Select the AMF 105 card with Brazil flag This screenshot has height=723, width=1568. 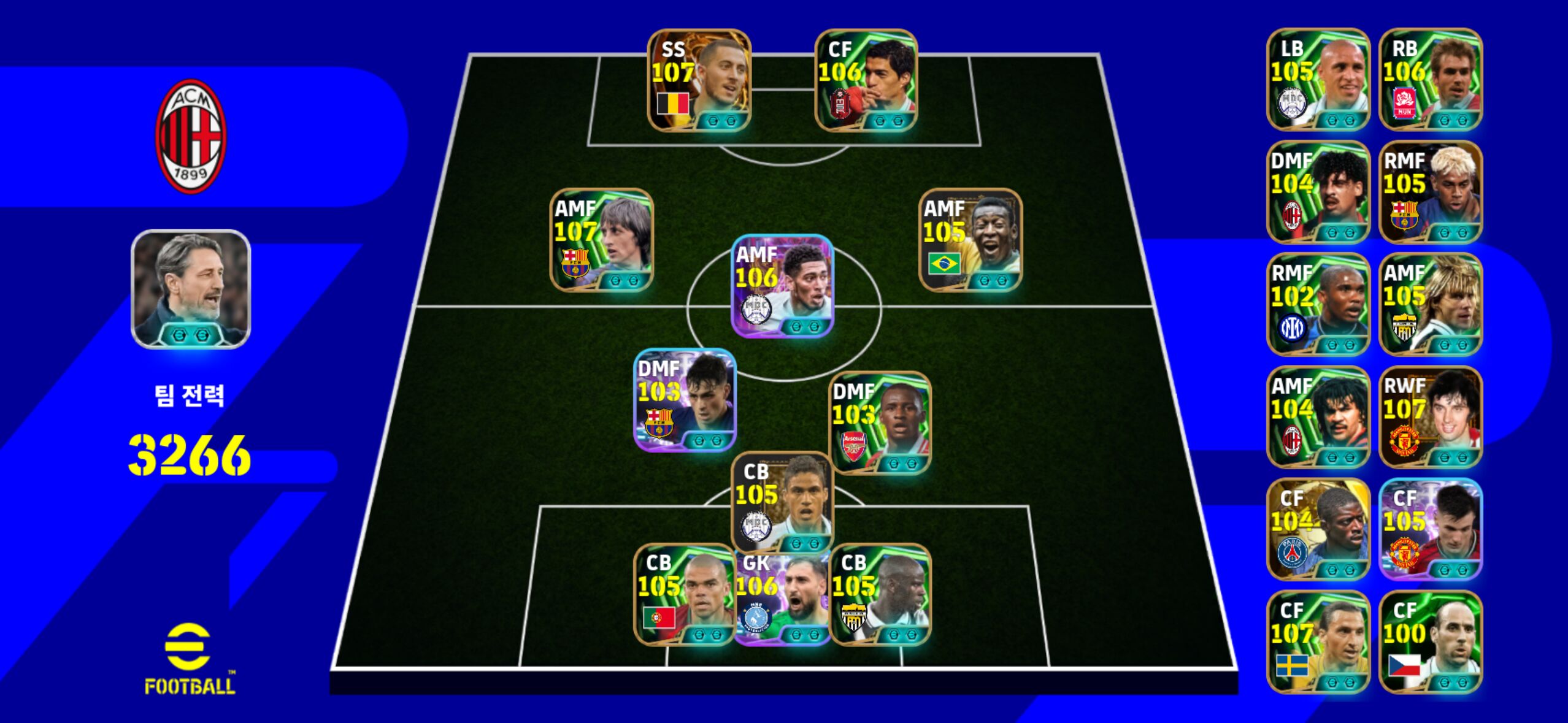point(970,240)
